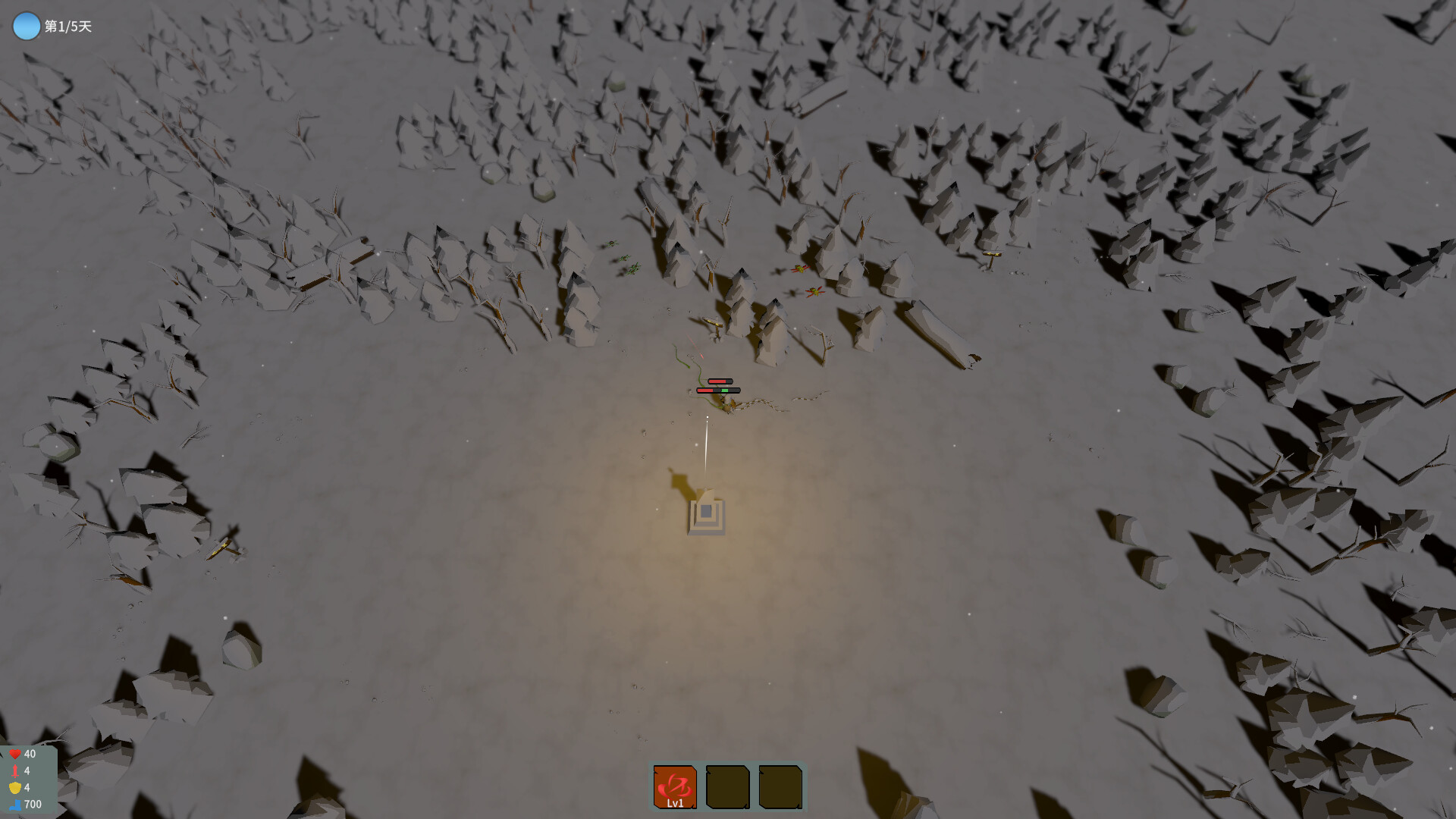1456x819 pixels.
Task: Click the blue day-cycle circle indicator
Action: (26, 25)
